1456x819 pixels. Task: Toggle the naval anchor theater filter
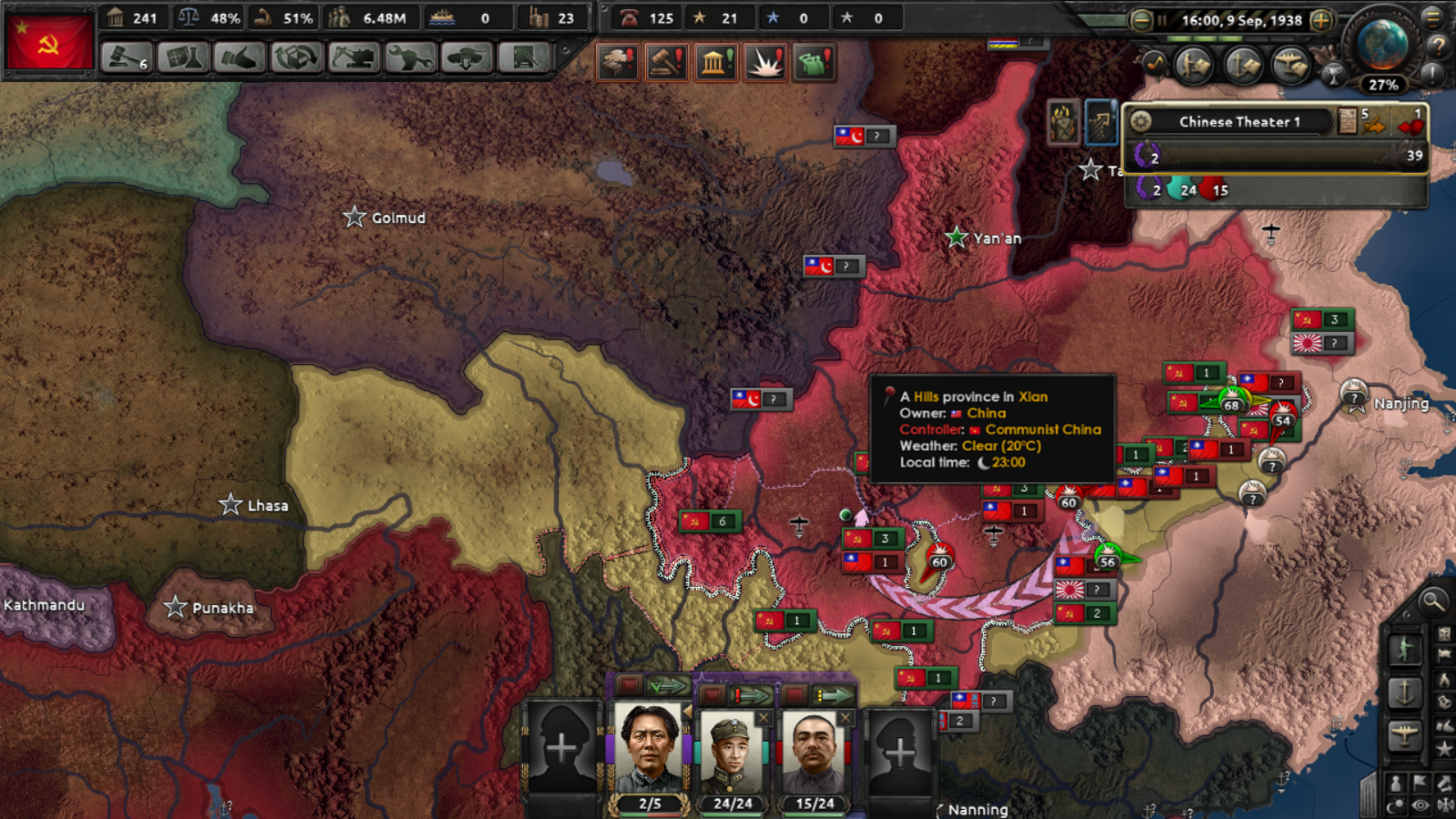pos(1242,66)
